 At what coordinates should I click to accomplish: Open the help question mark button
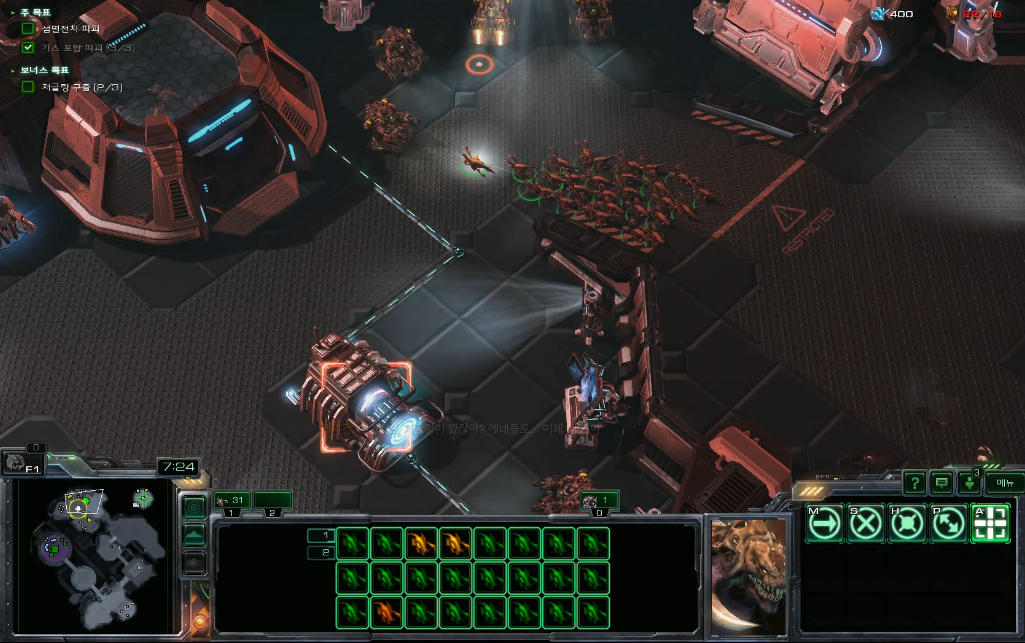[913, 483]
